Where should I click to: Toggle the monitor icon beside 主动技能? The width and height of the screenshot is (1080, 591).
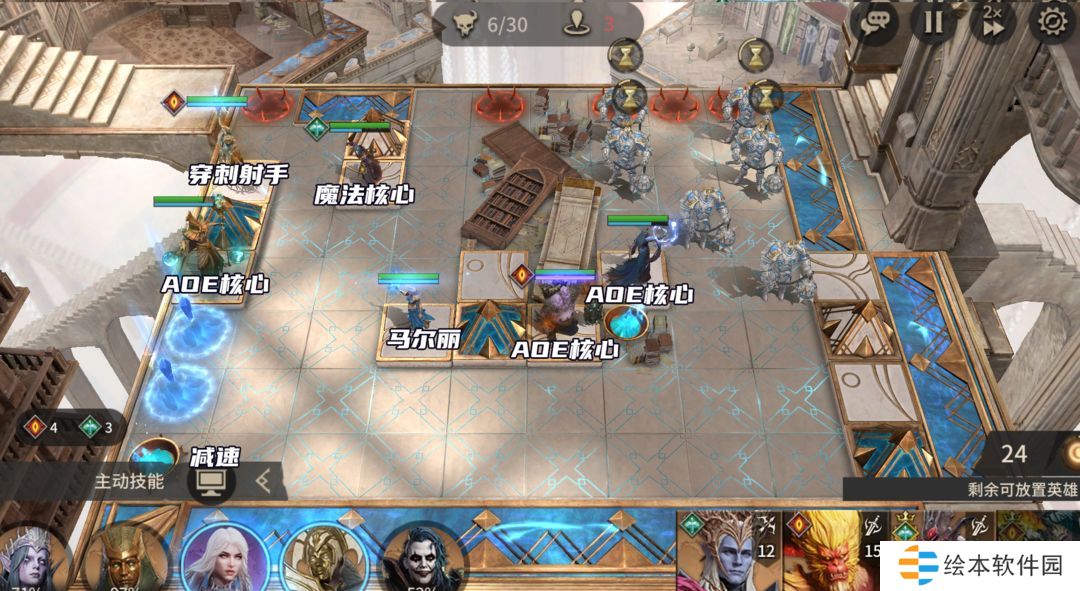pyautogui.click(x=211, y=481)
